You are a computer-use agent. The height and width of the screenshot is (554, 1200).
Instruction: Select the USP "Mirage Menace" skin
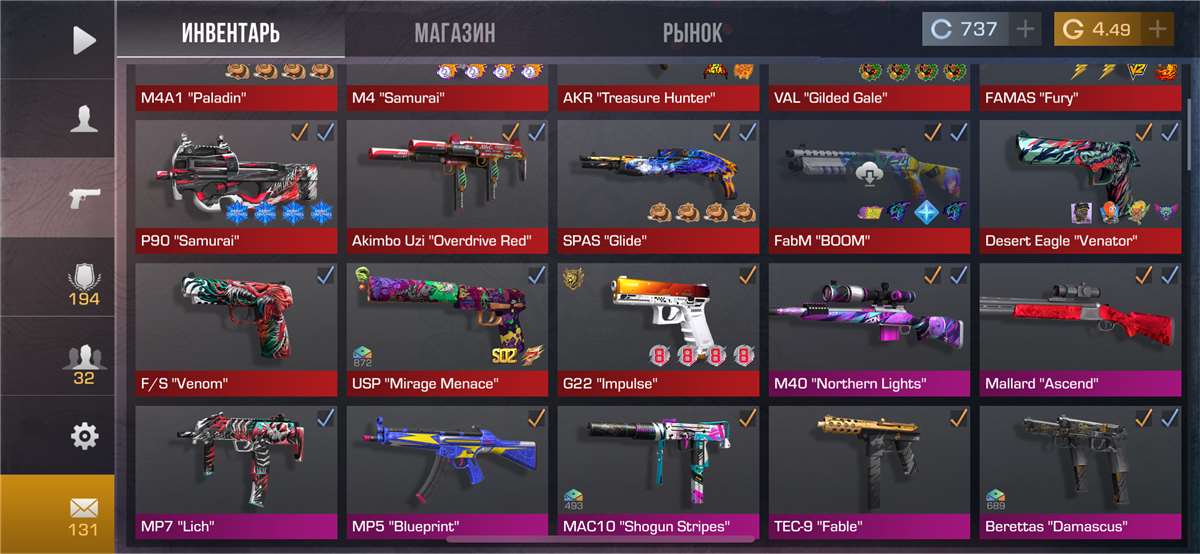tap(447, 328)
